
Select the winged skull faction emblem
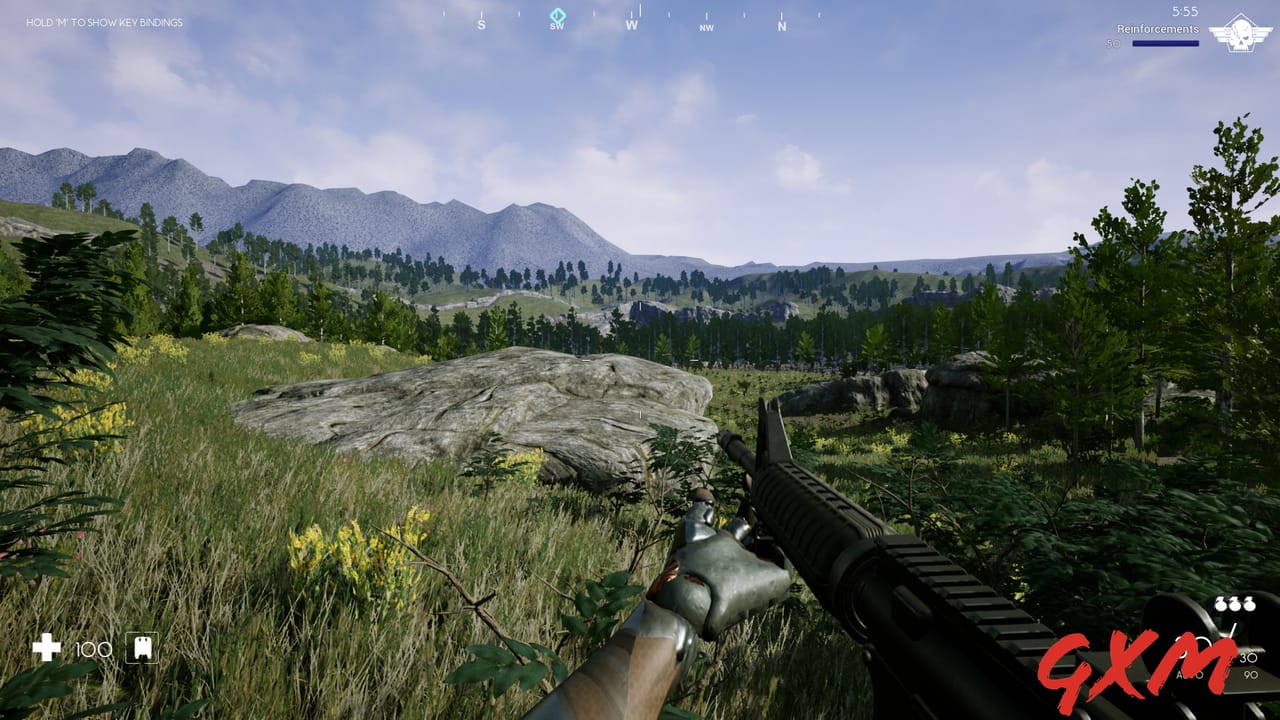[x=1241, y=34]
